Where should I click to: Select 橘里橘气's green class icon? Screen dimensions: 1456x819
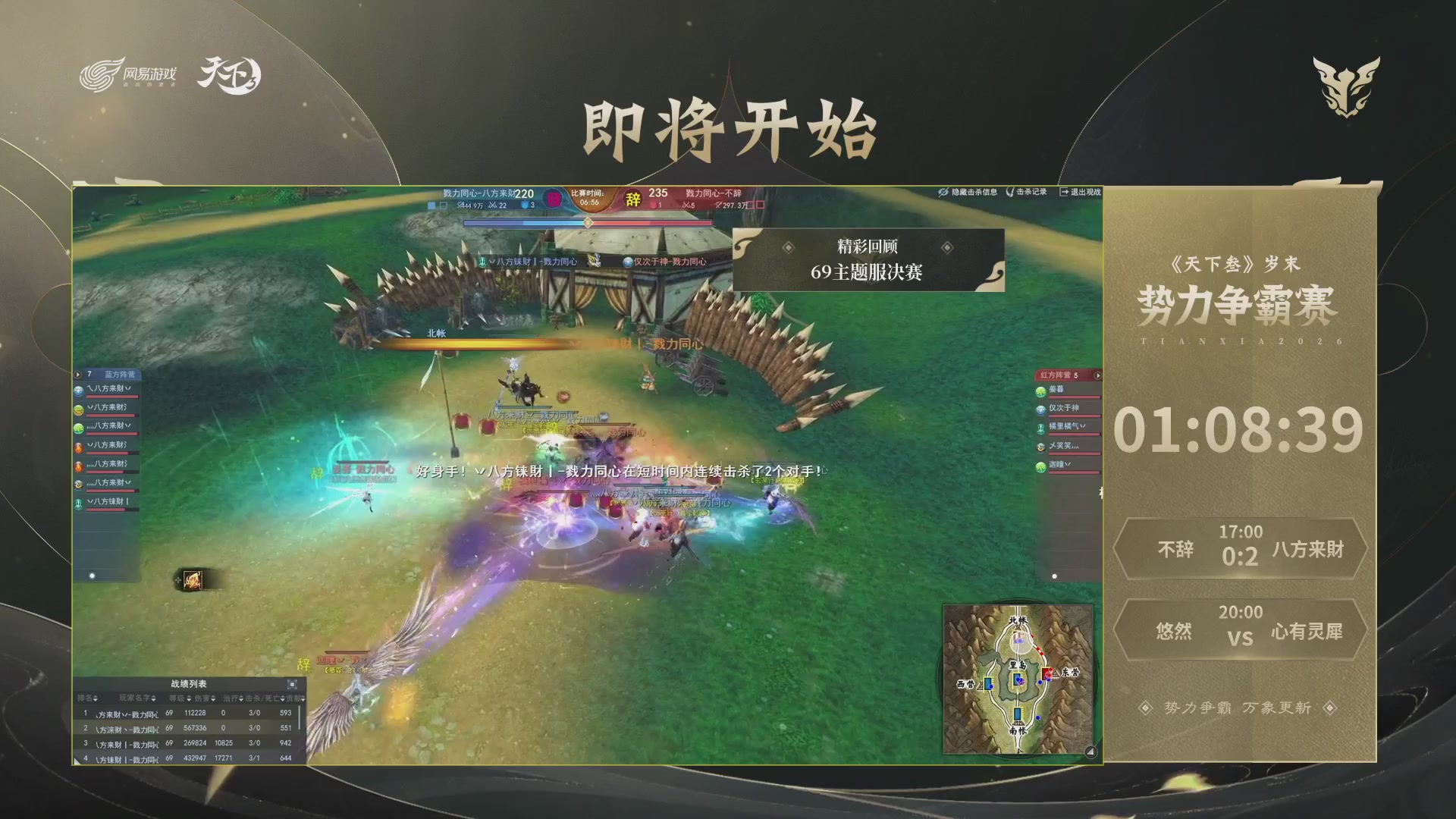(x=1040, y=428)
